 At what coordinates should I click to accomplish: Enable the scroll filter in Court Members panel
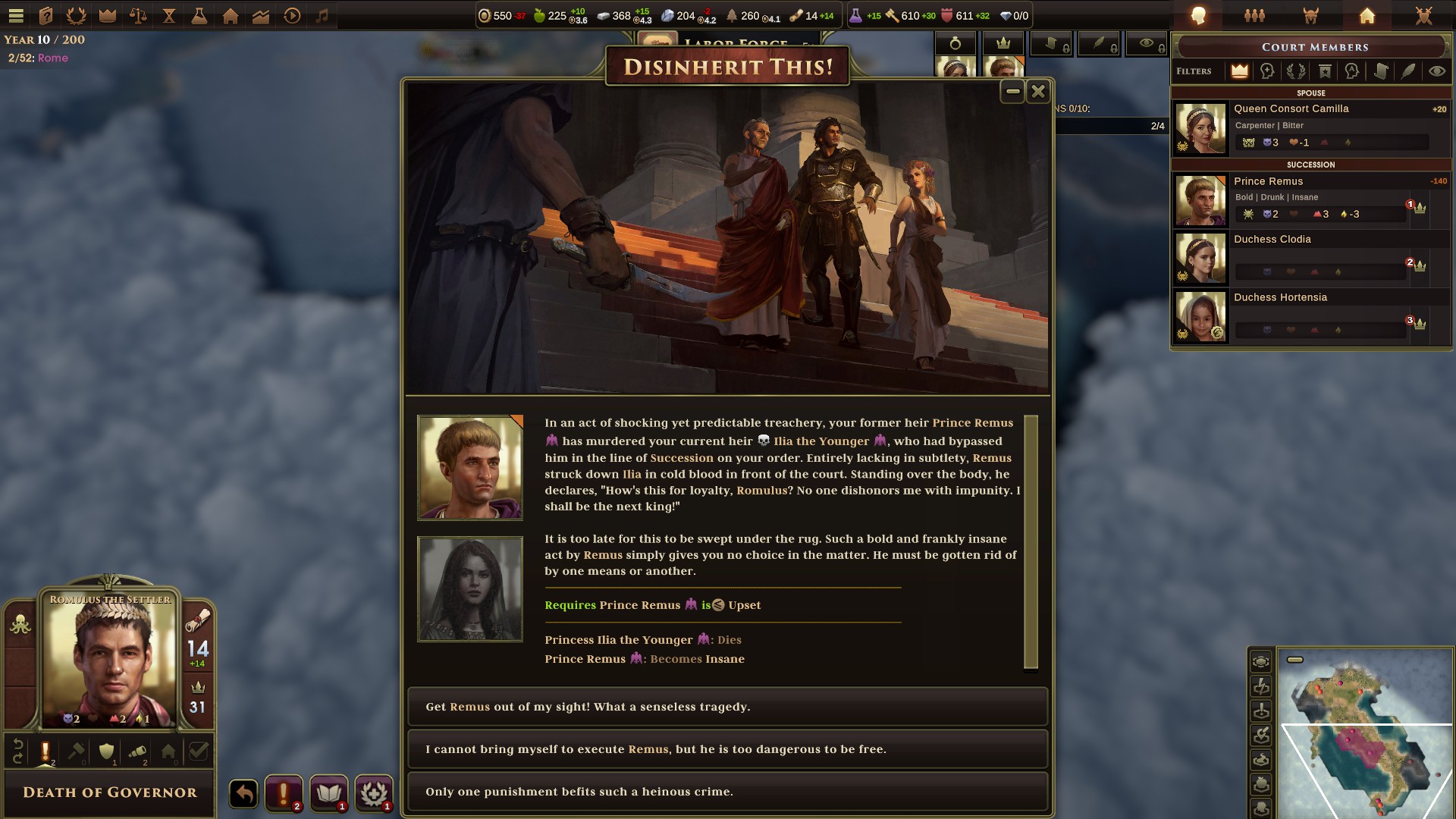tap(1380, 71)
